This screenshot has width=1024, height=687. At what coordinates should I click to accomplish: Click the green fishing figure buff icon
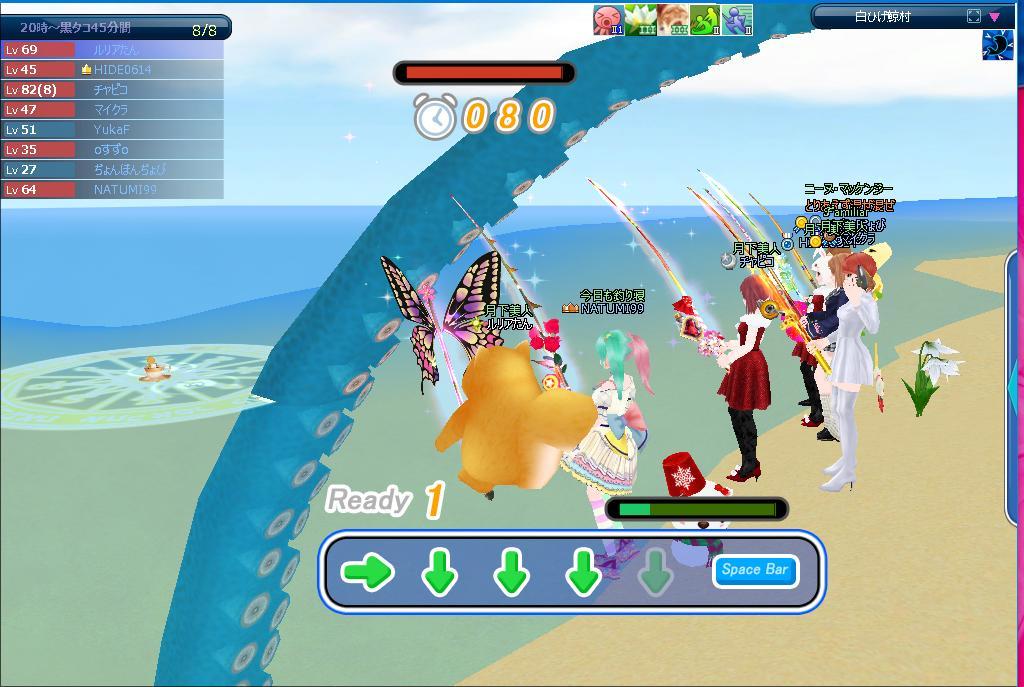pyautogui.click(x=706, y=19)
